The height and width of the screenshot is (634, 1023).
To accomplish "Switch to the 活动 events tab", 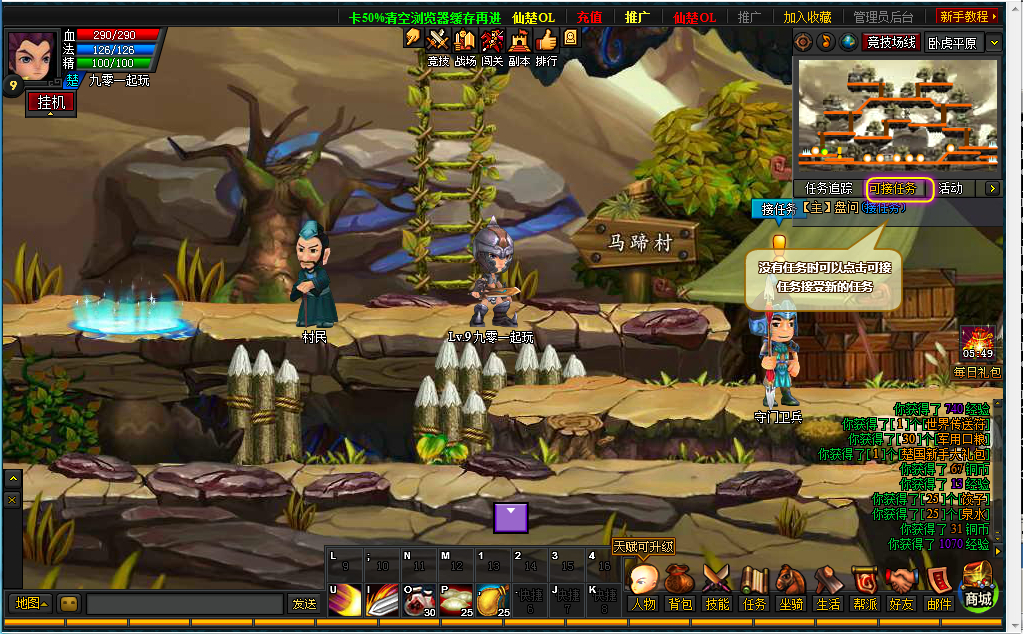I will click(x=951, y=188).
